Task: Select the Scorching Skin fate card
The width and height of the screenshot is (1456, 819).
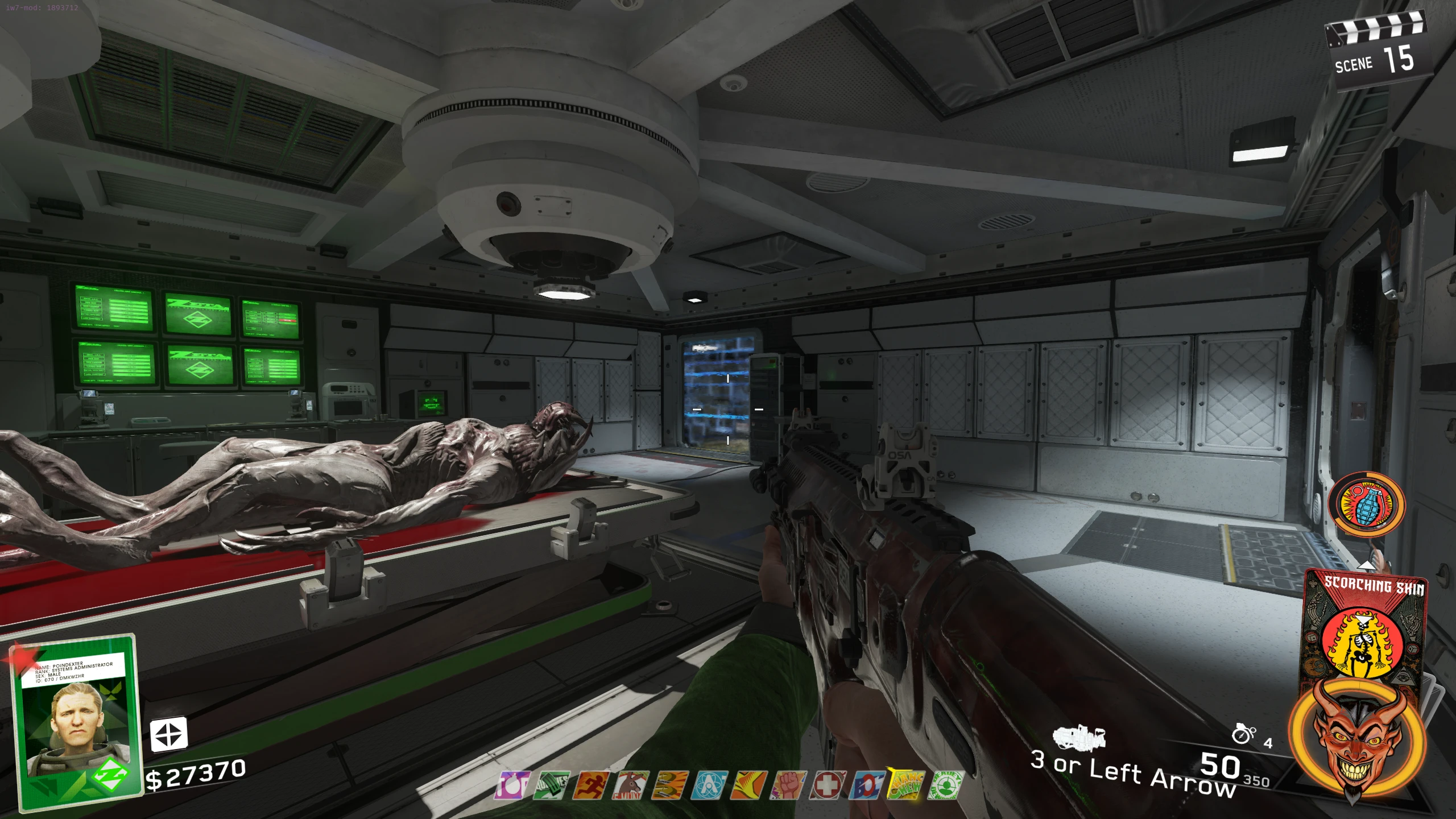Action: (x=1364, y=626)
